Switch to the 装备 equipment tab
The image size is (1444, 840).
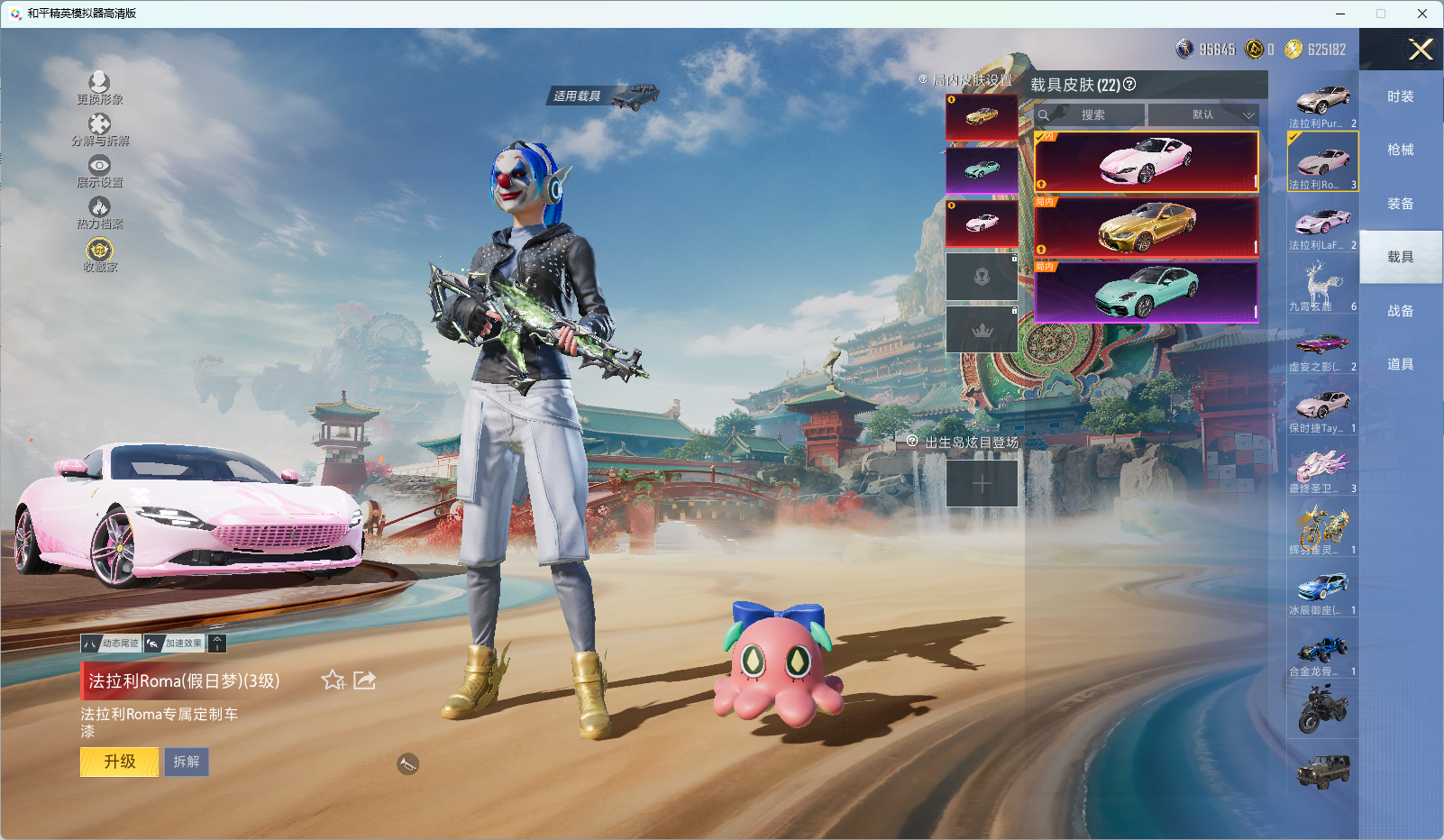[x=1400, y=204]
